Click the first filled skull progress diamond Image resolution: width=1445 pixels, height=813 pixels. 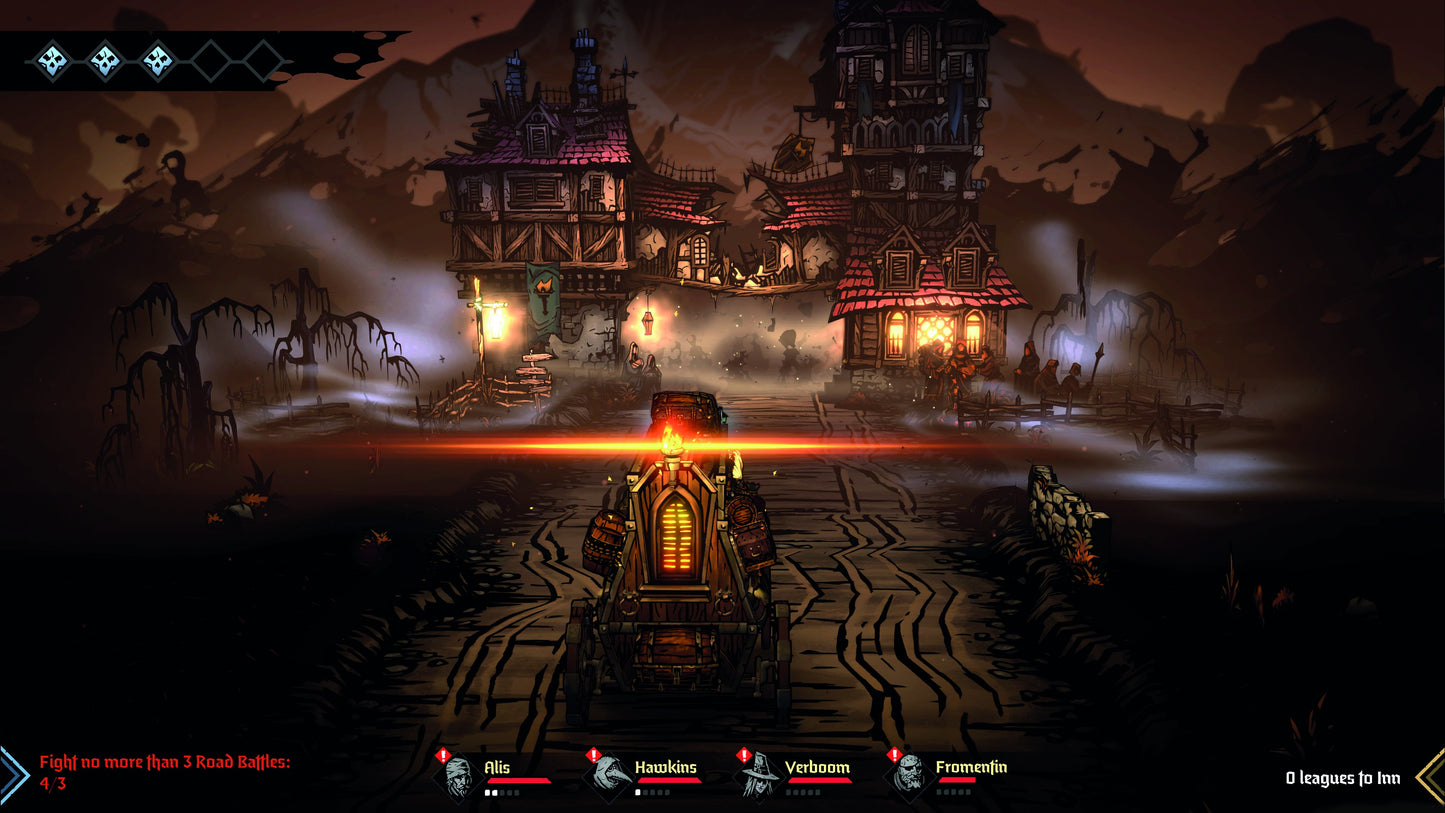coord(53,62)
